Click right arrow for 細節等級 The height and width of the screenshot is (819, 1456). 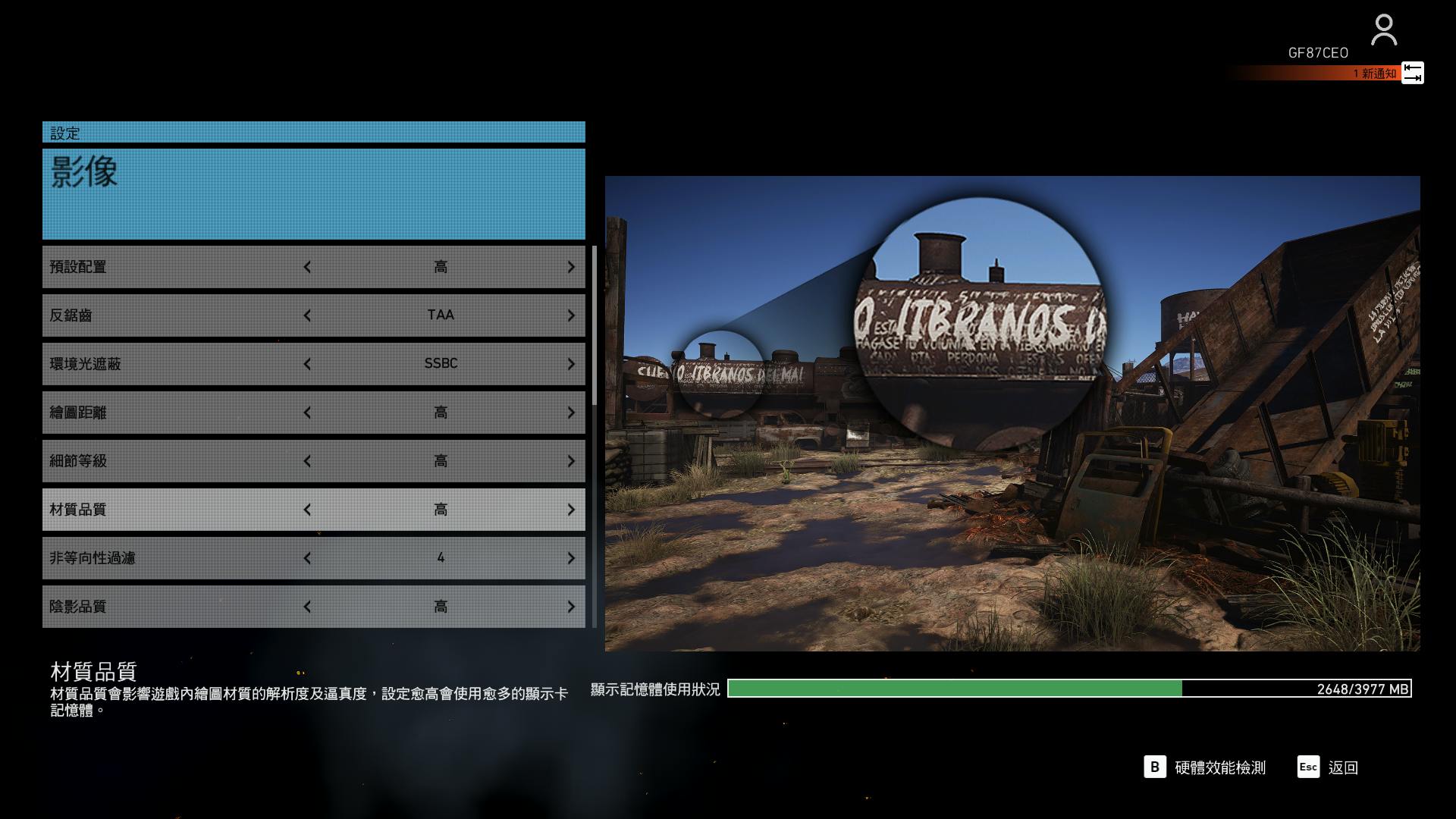pos(571,461)
